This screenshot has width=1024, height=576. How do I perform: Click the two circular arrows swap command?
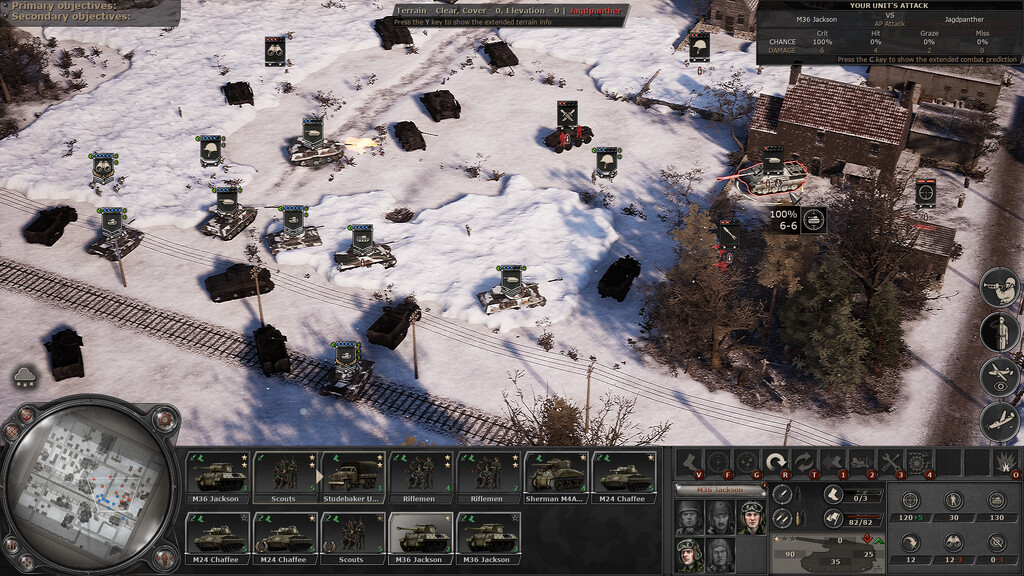click(x=803, y=462)
